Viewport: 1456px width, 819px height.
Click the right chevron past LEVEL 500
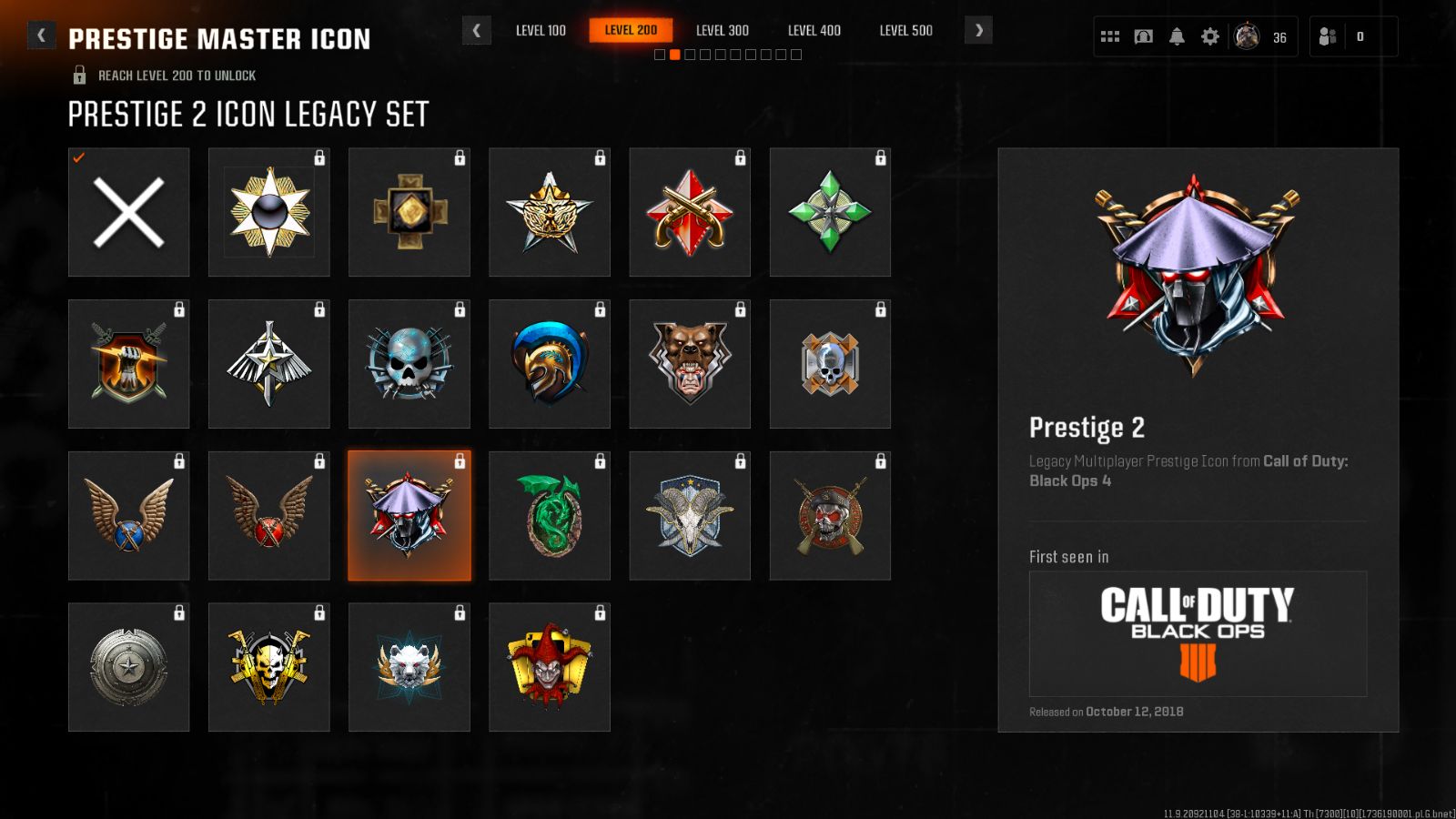click(x=978, y=30)
